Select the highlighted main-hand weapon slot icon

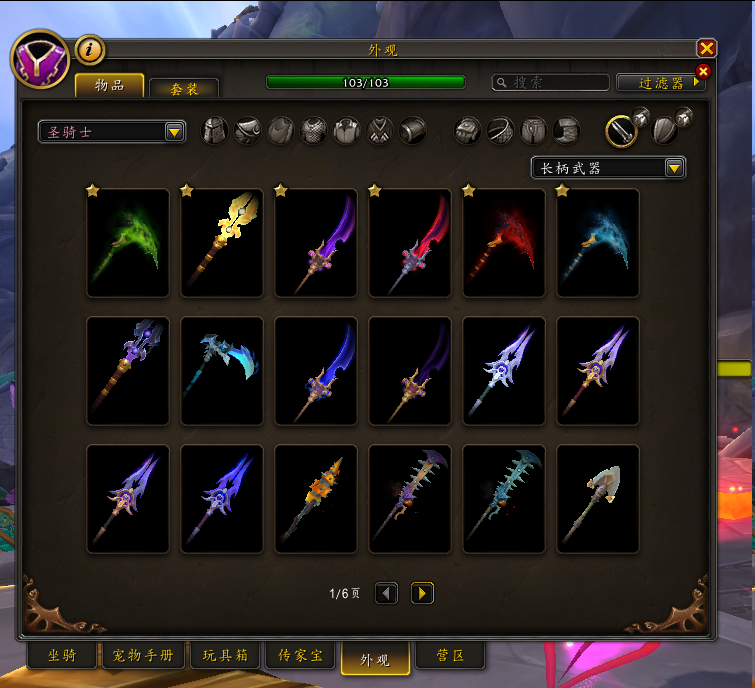(620, 131)
